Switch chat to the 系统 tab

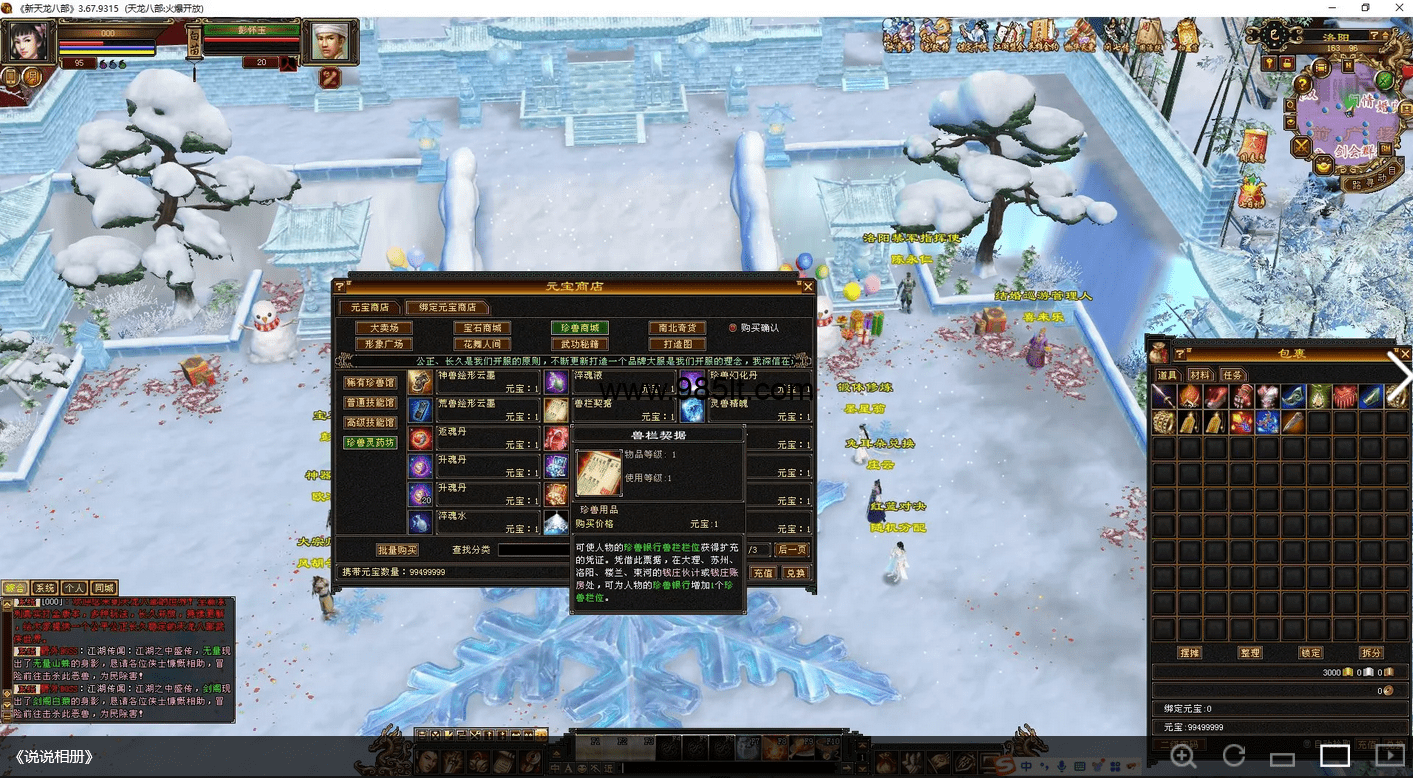tap(45, 588)
